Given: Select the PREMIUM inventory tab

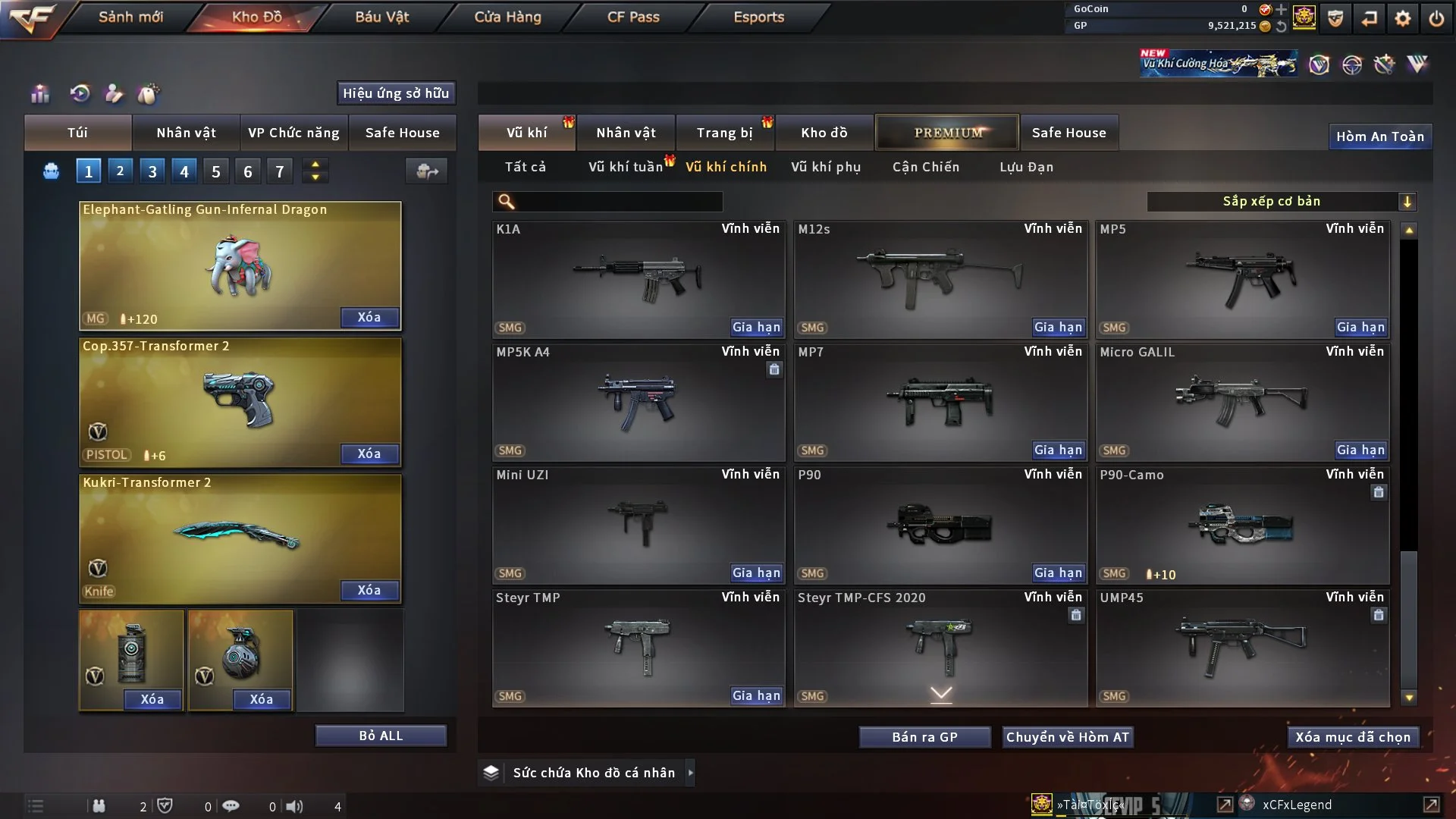Looking at the screenshot, I should (947, 133).
